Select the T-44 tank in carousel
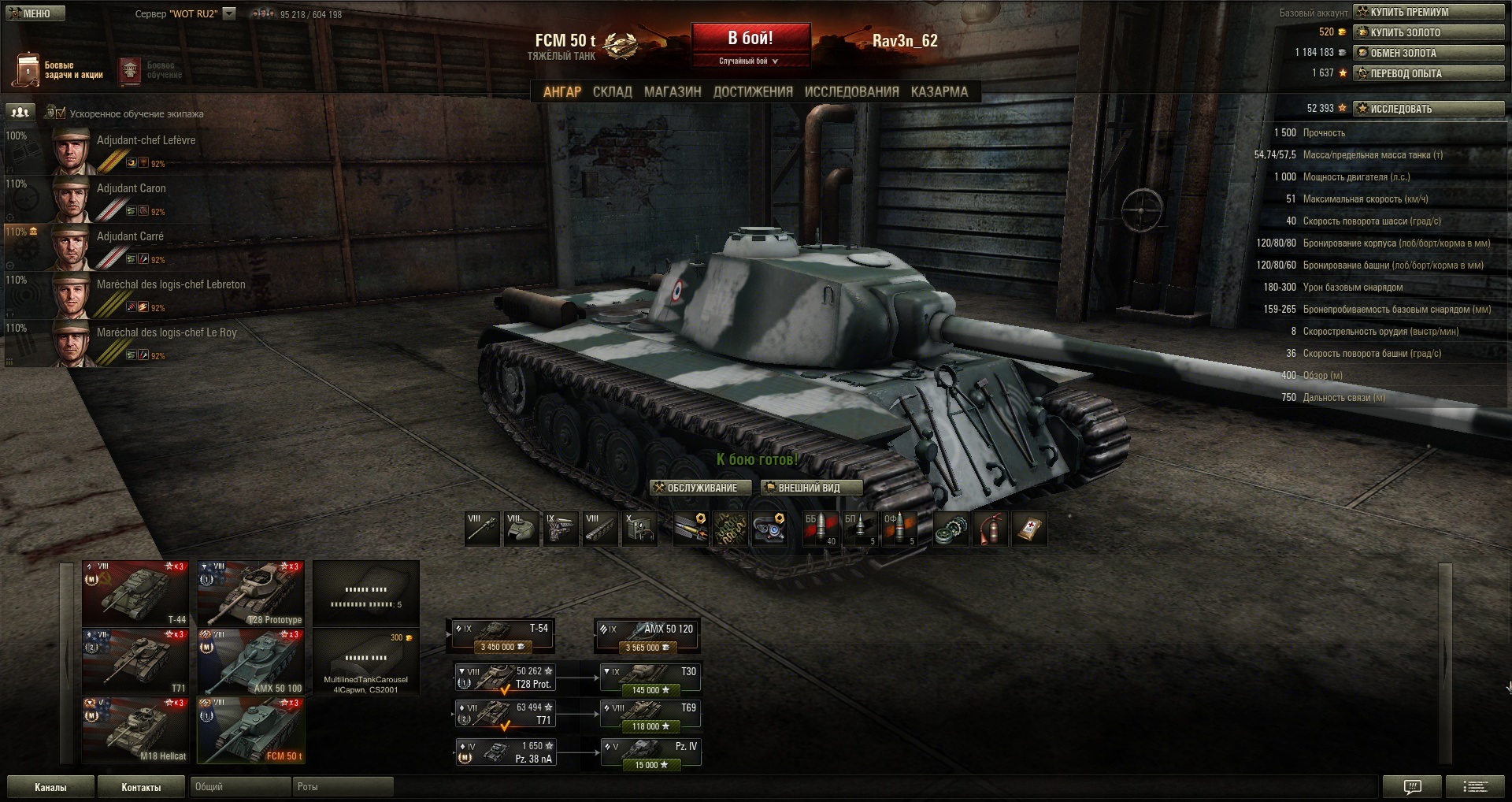 point(135,593)
